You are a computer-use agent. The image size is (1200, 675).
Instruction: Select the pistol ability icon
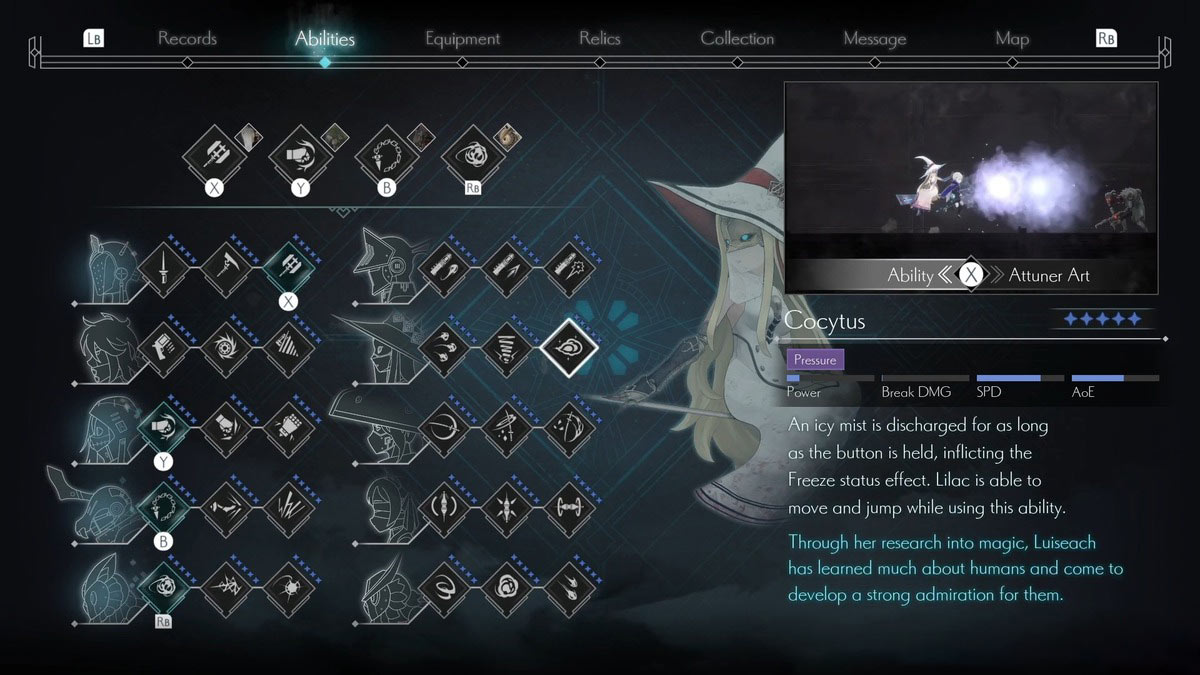(162, 347)
